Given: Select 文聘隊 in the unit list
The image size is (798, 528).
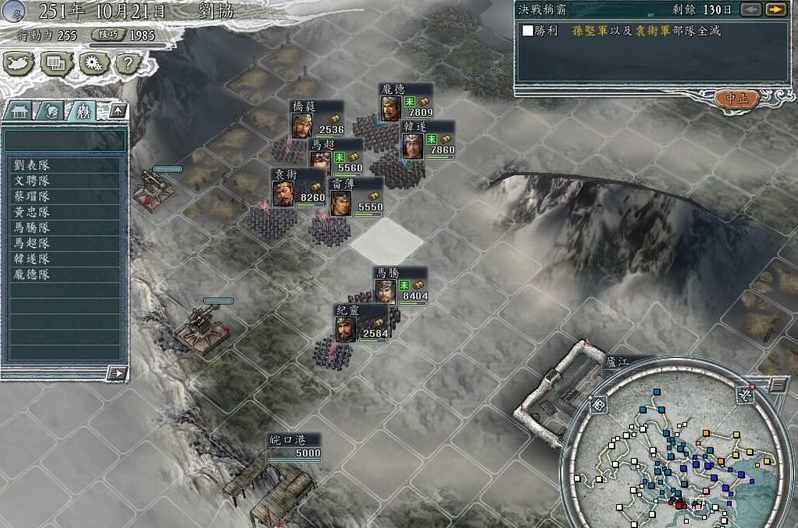Looking at the screenshot, I should [32, 181].
